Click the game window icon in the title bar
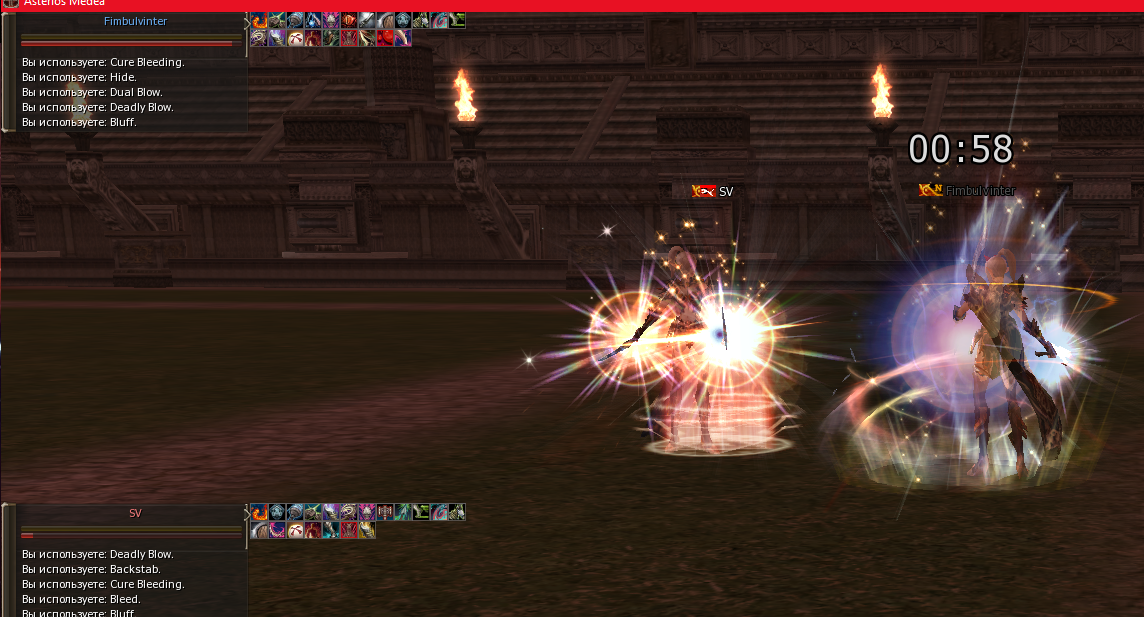The height and width of the screenshot is (617, 1144). 9,4
